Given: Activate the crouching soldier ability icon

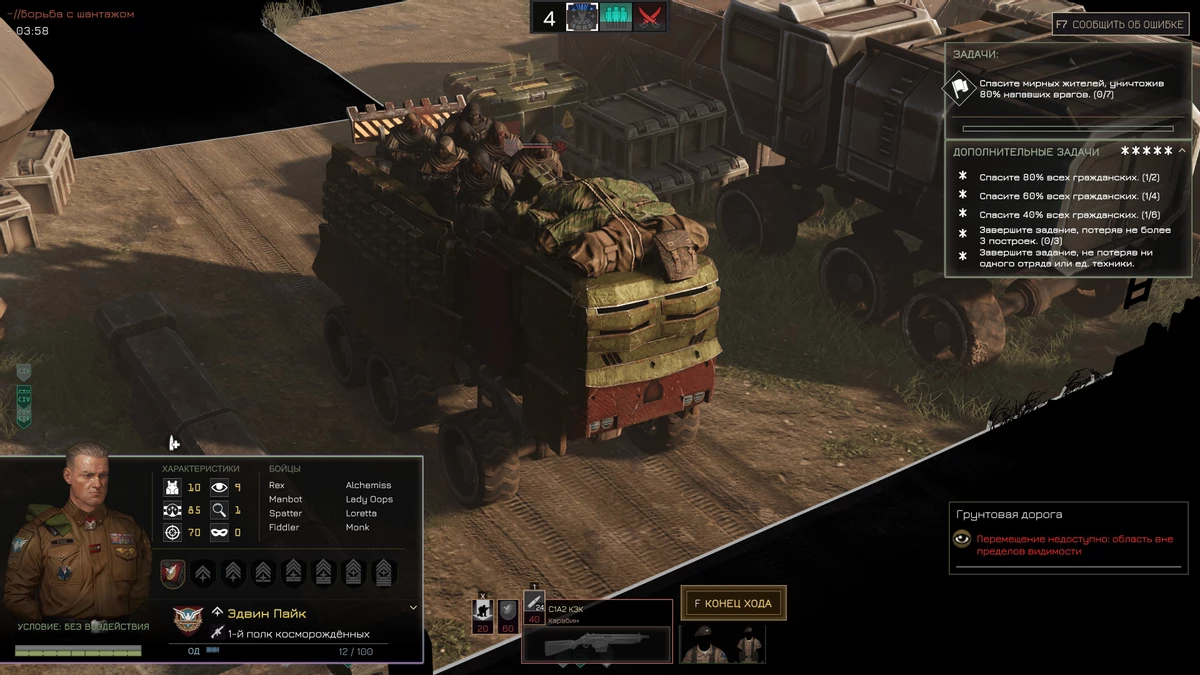Looking at the screenshot, I should click(x=483, y=615).
